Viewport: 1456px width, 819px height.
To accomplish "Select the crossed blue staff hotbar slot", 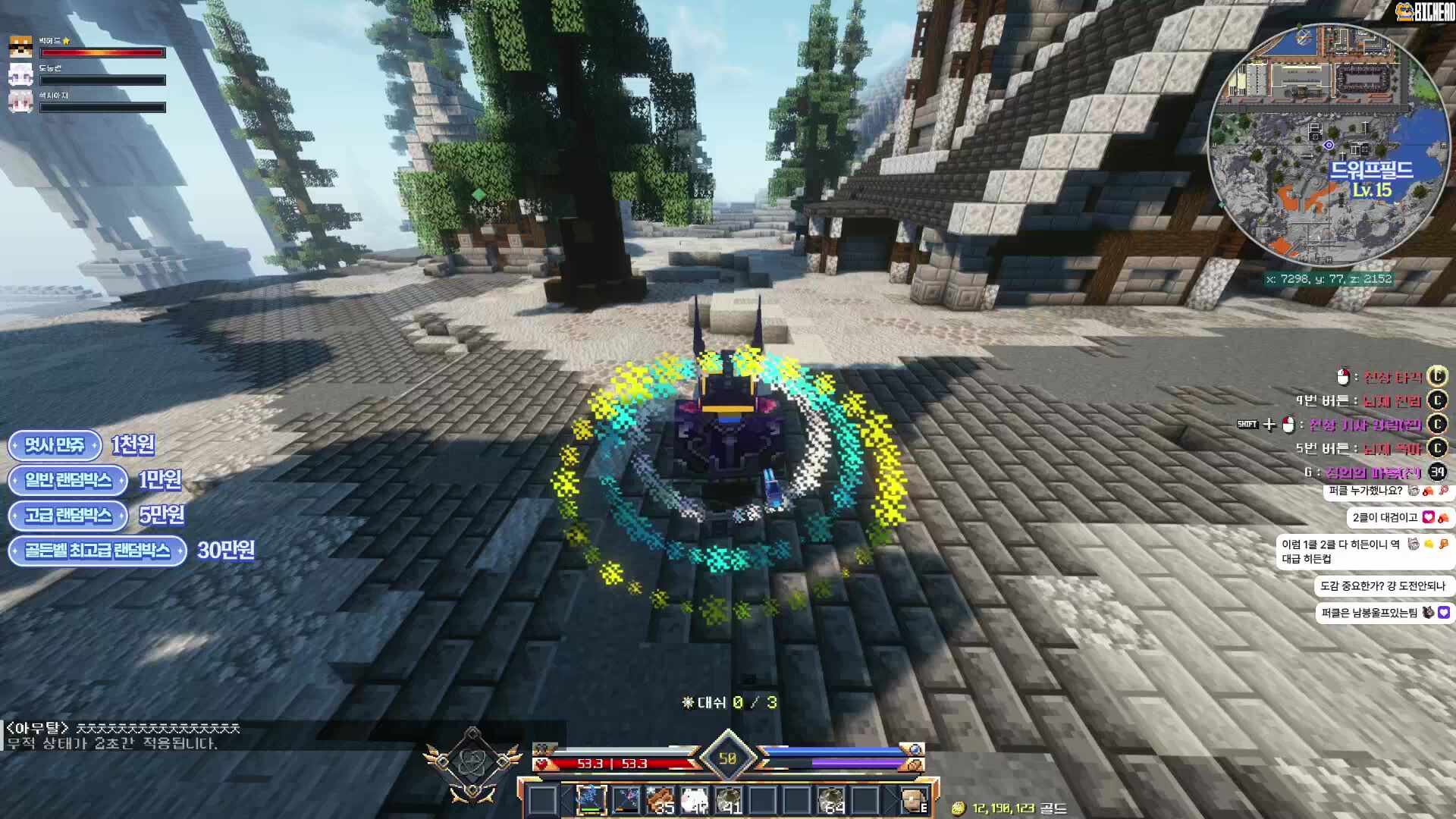I will pos(626,800).
